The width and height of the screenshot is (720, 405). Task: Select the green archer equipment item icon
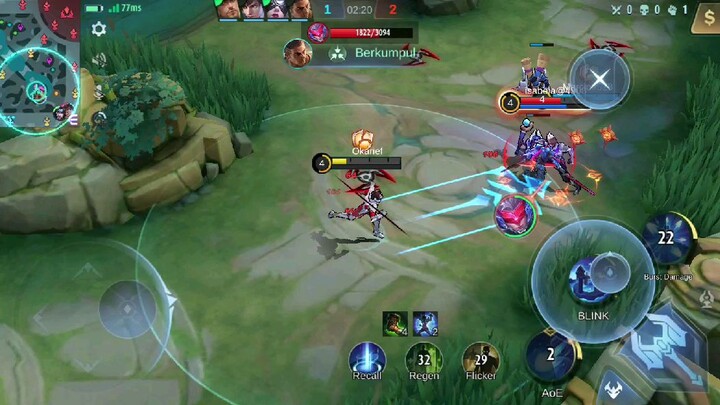point(395,323)
